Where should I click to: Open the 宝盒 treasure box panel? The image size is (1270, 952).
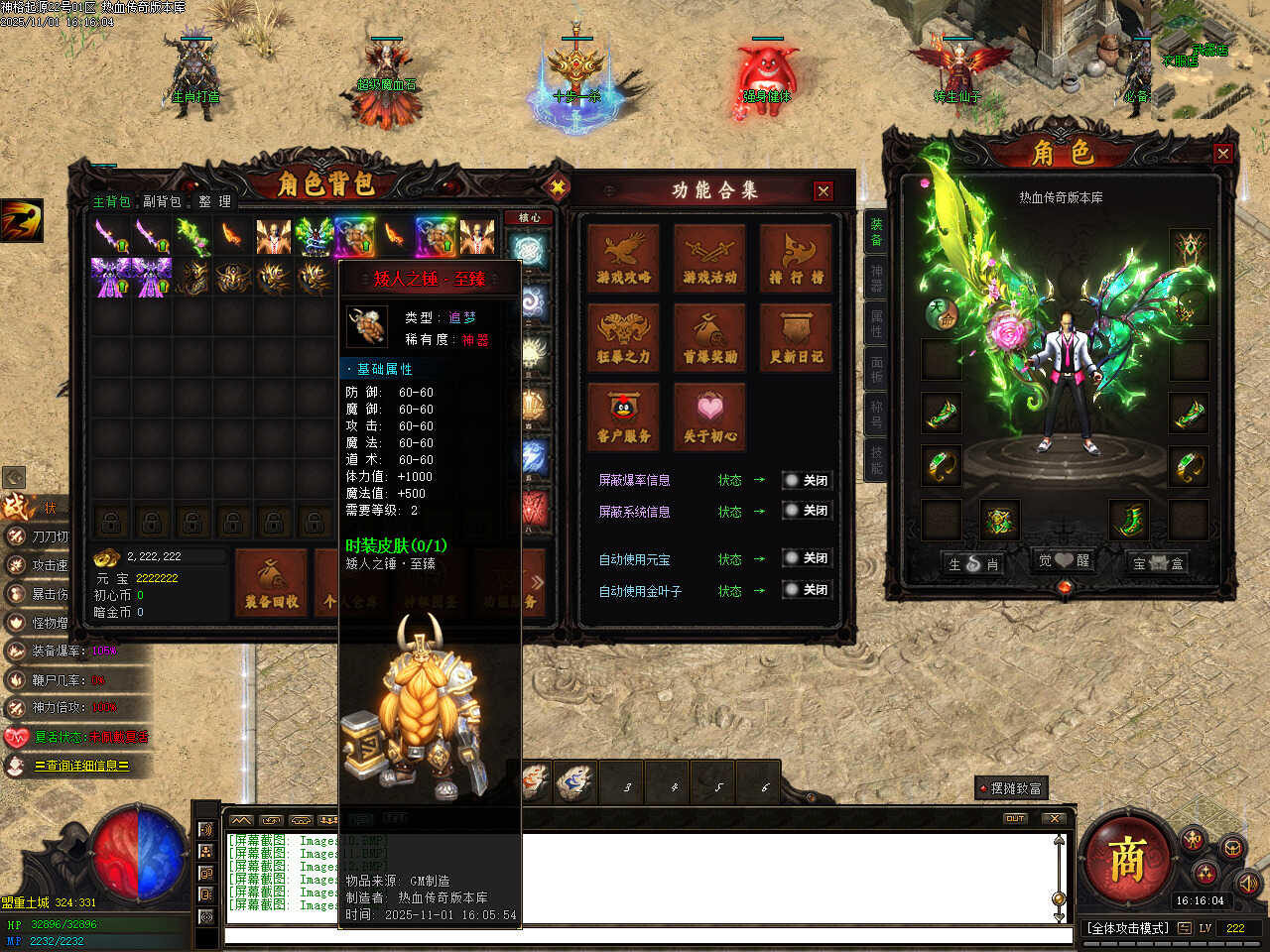coord(1158,562)
